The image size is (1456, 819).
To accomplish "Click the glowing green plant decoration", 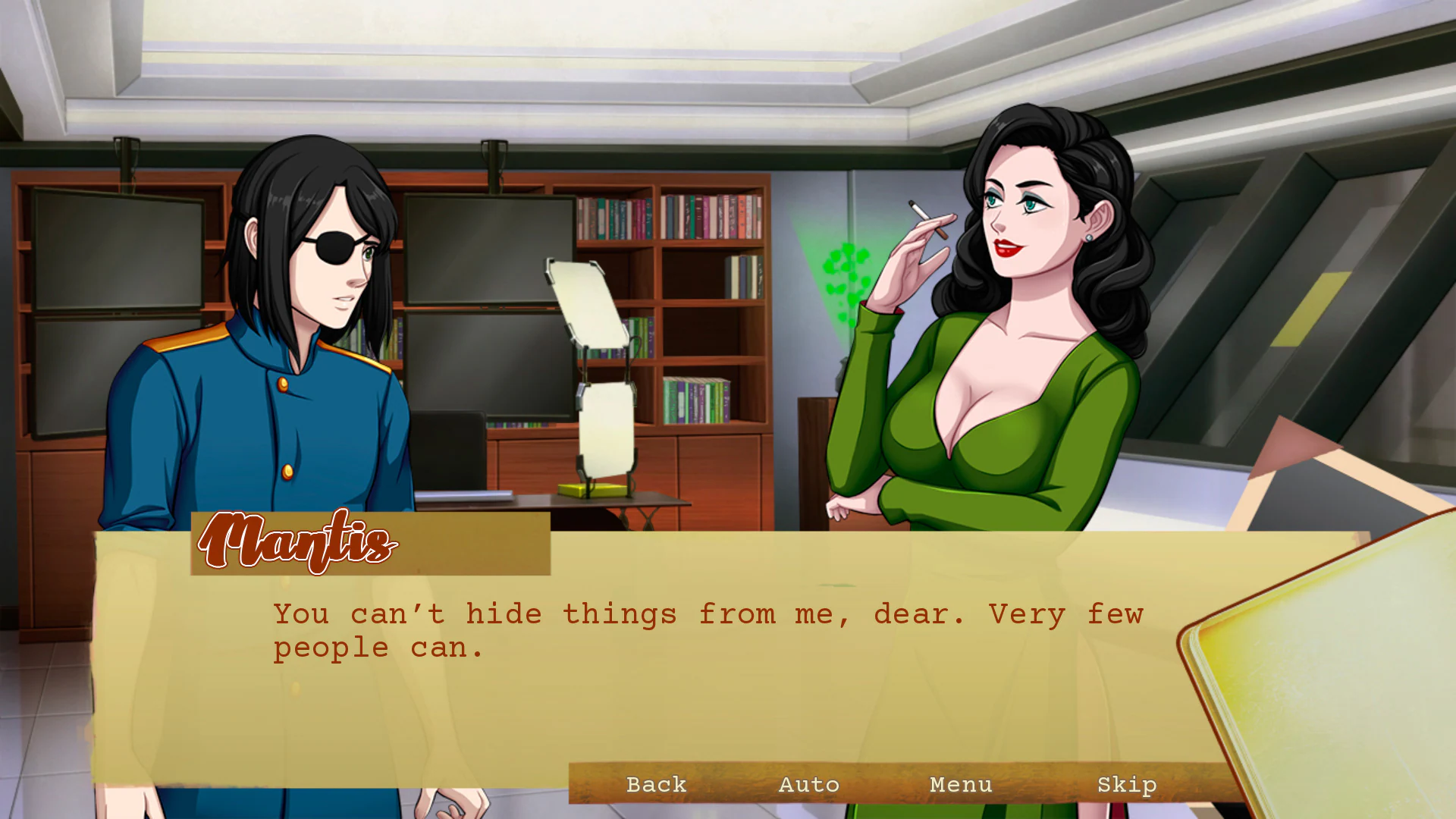I will pos(846,269).
